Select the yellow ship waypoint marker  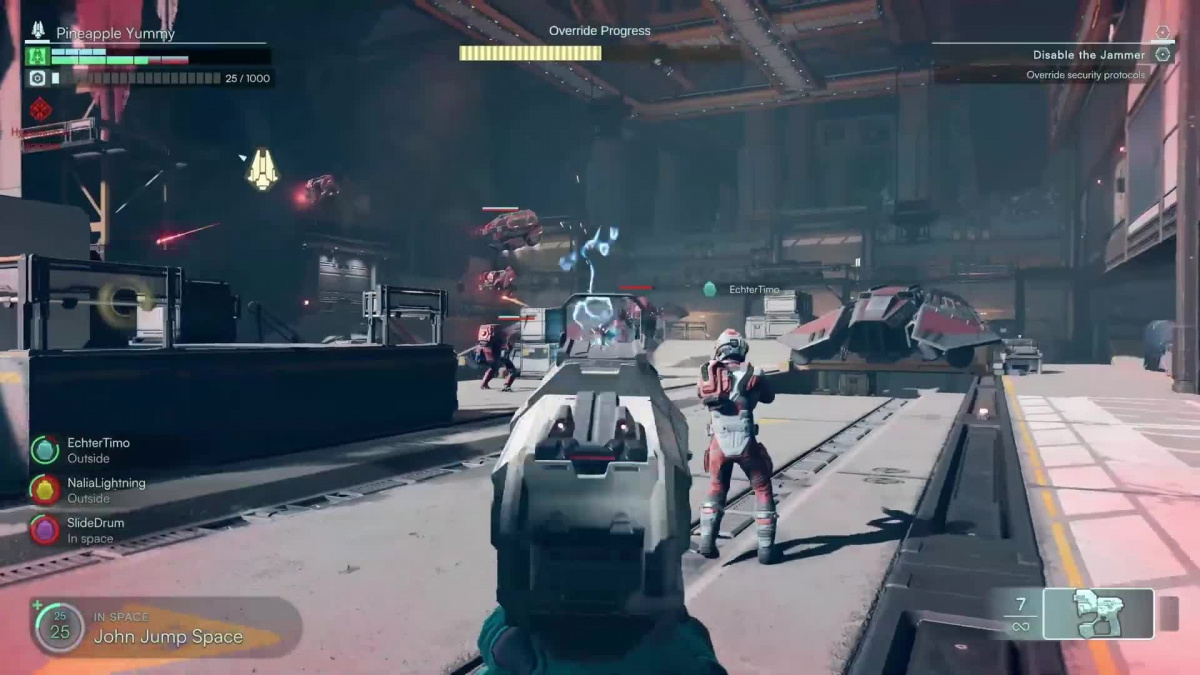(x=262, y=169)
